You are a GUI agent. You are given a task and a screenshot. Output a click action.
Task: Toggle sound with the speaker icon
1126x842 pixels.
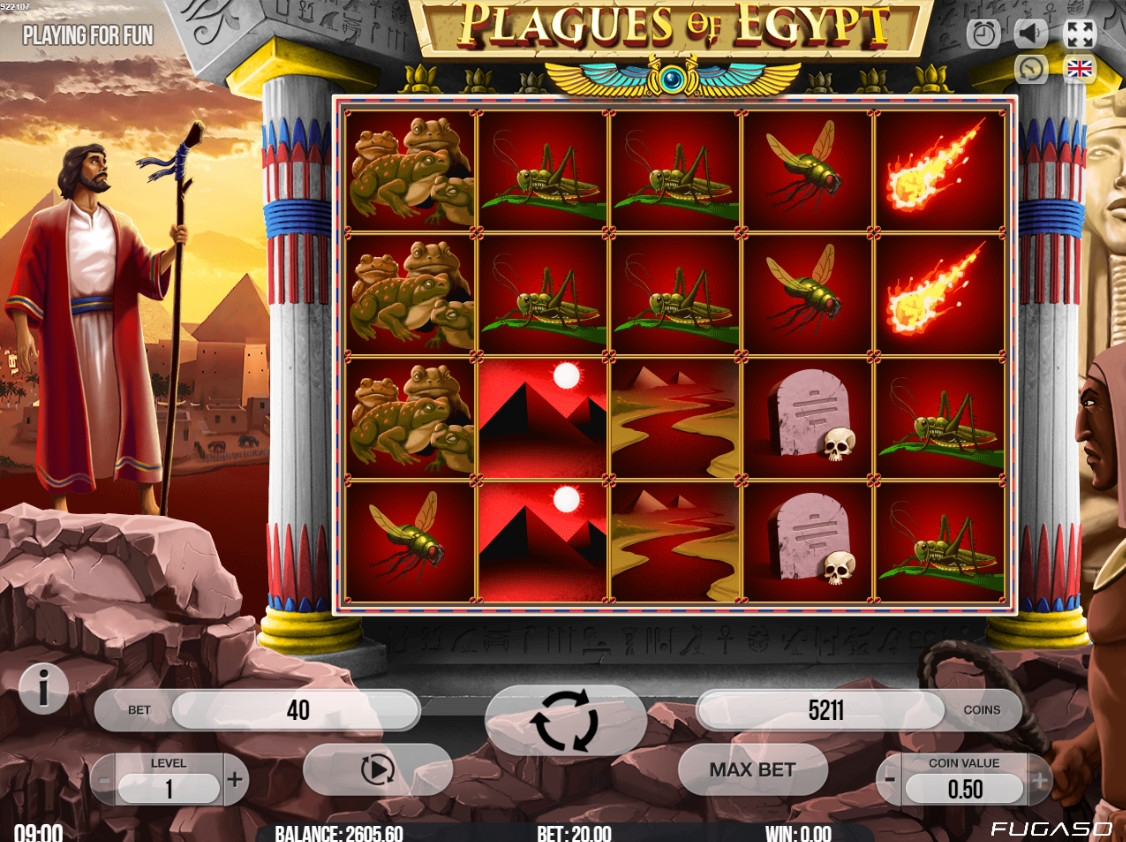[1030, 34]
